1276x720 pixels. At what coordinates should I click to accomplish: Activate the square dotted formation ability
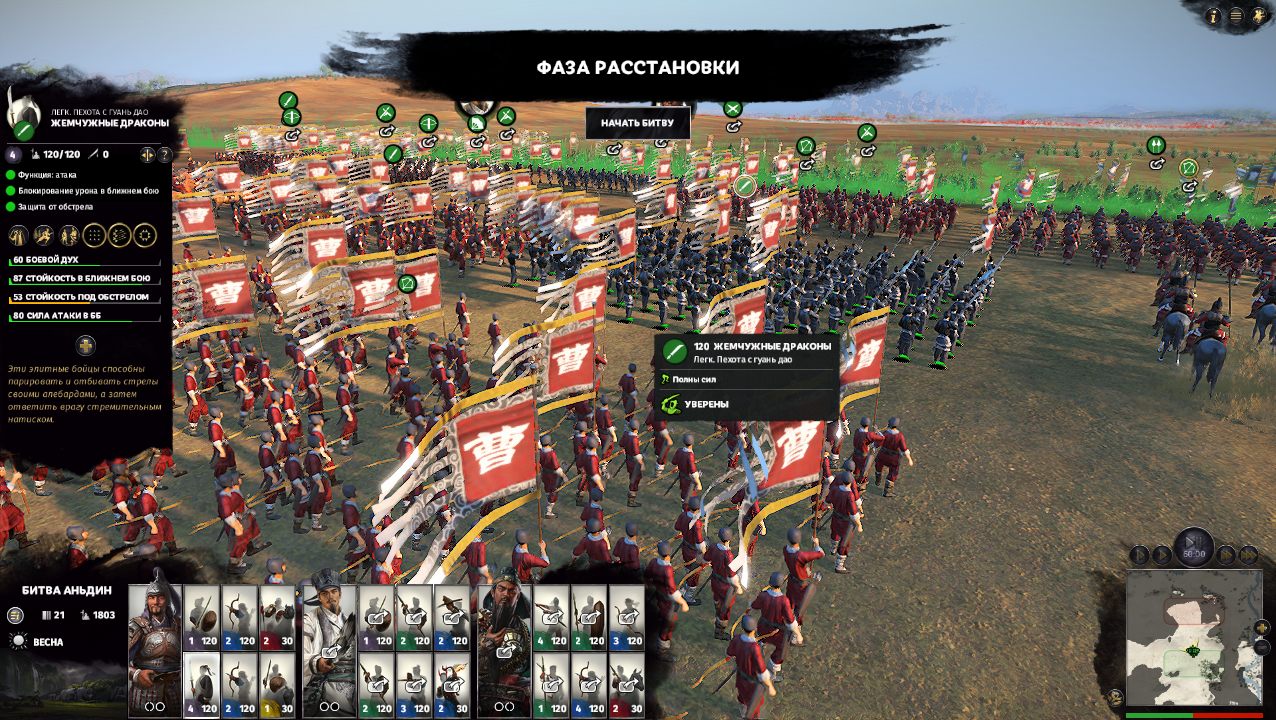pyautogui.click(x=94, y=236)
